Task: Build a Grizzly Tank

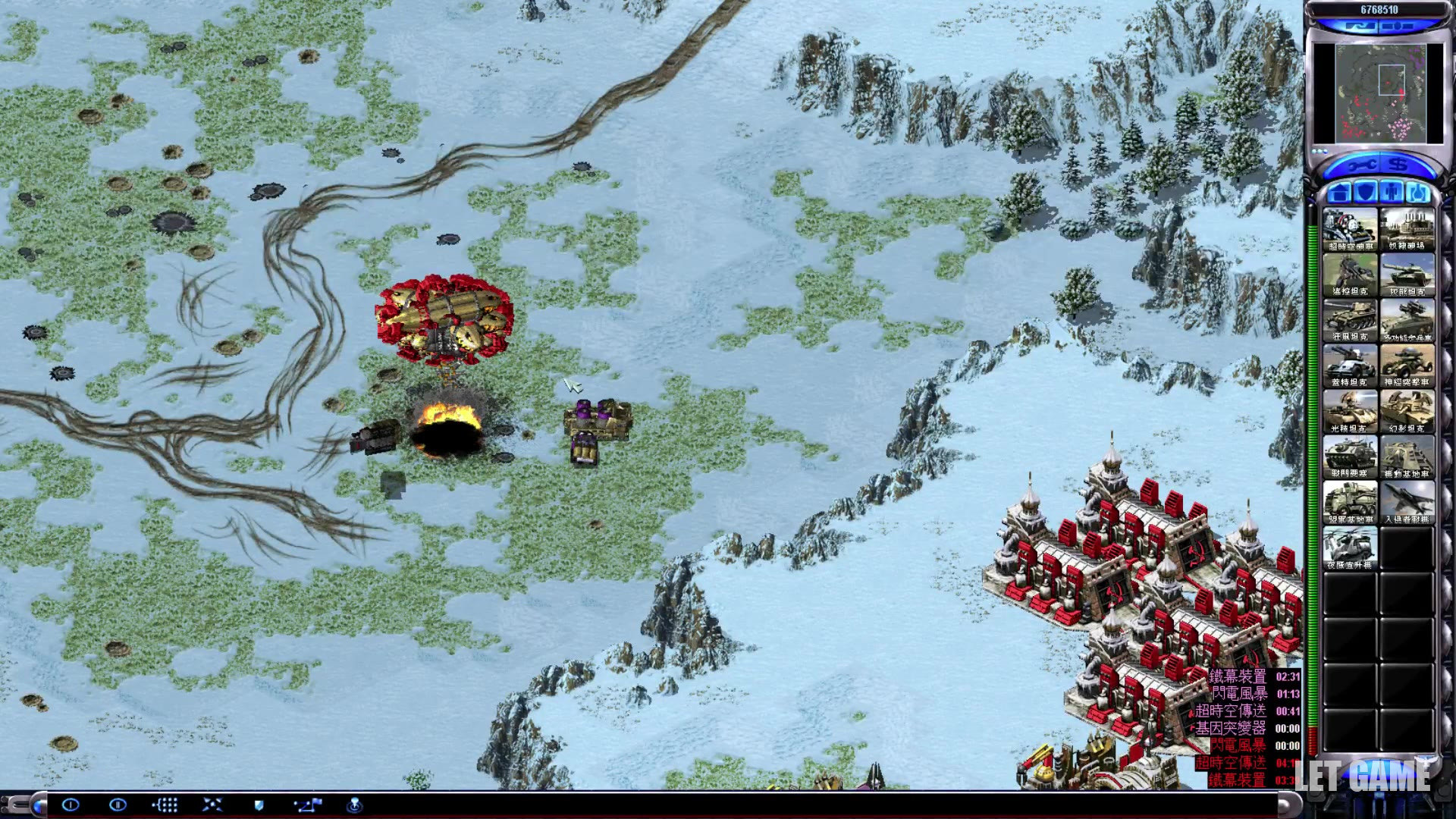Action: 1350,320
